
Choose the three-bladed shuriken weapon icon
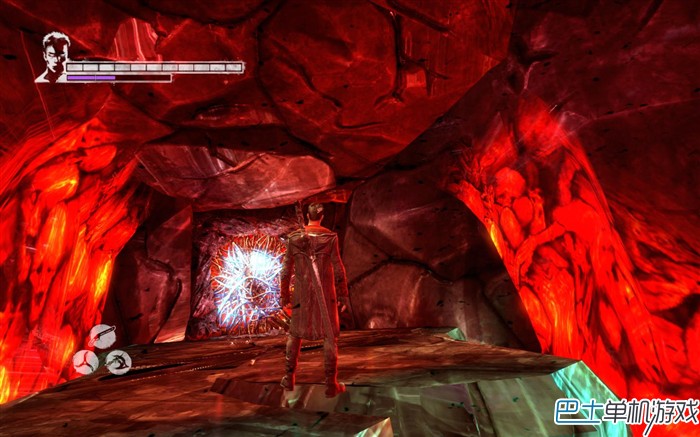click(85, 361)
